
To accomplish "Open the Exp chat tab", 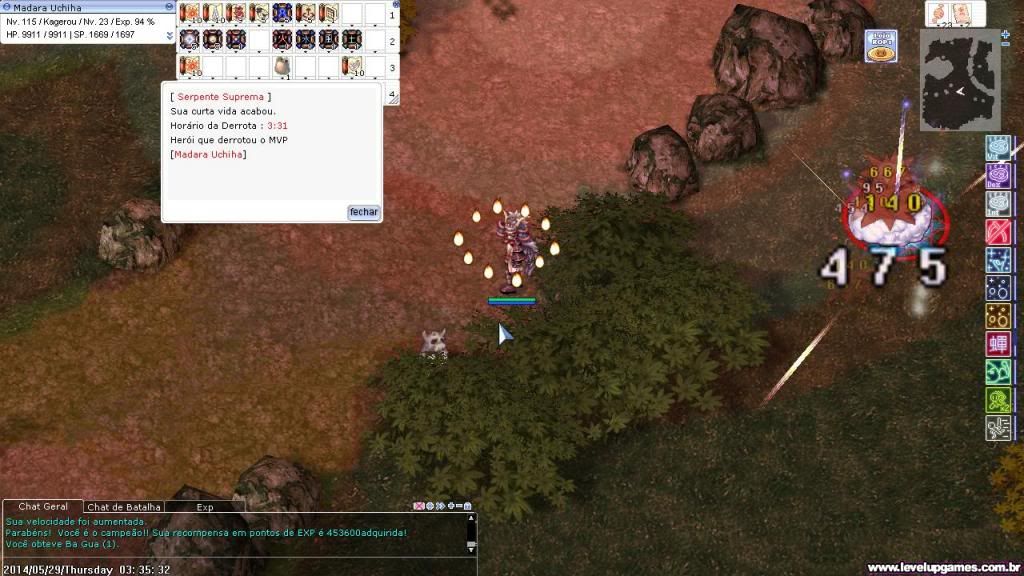I will coord(204,507).
